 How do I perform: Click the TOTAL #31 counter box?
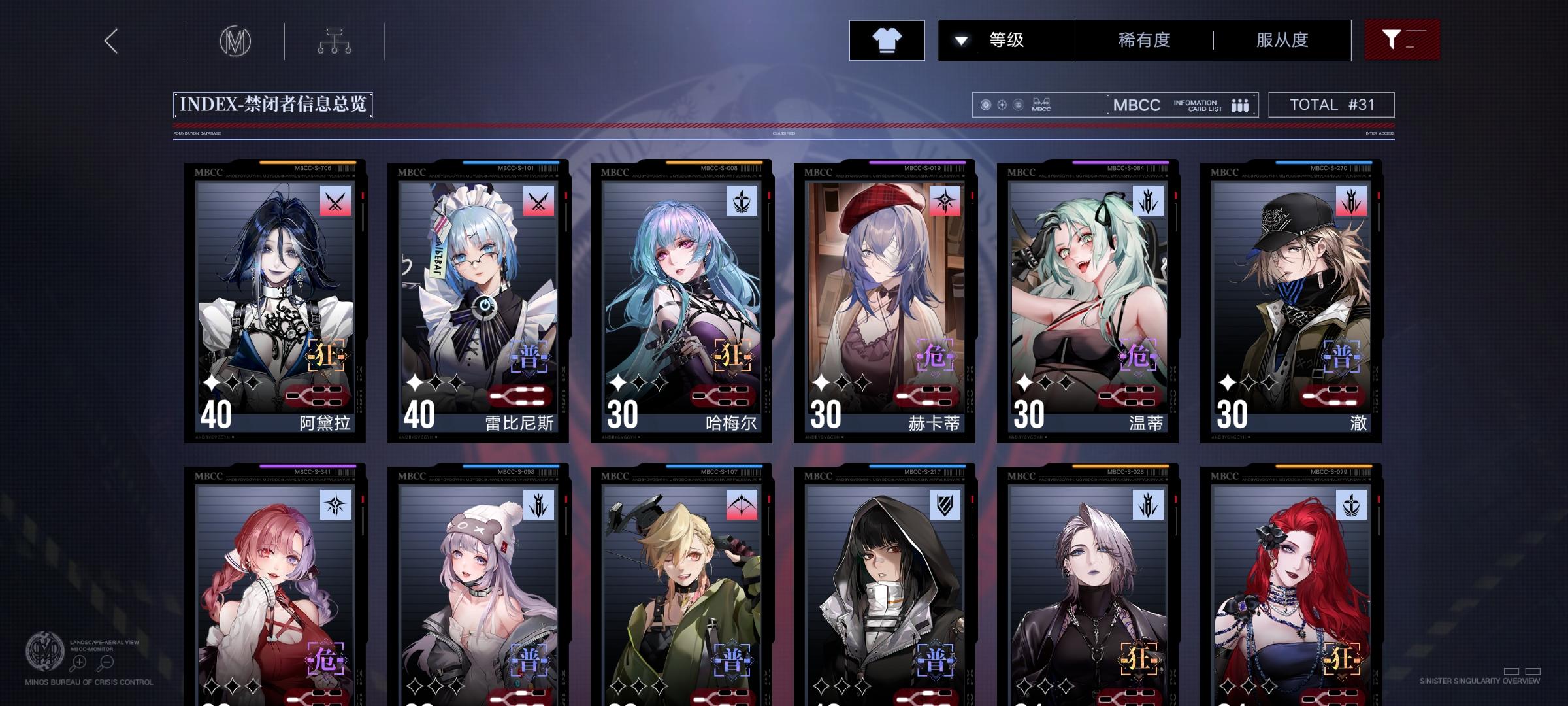click(x=1330, y=104)
